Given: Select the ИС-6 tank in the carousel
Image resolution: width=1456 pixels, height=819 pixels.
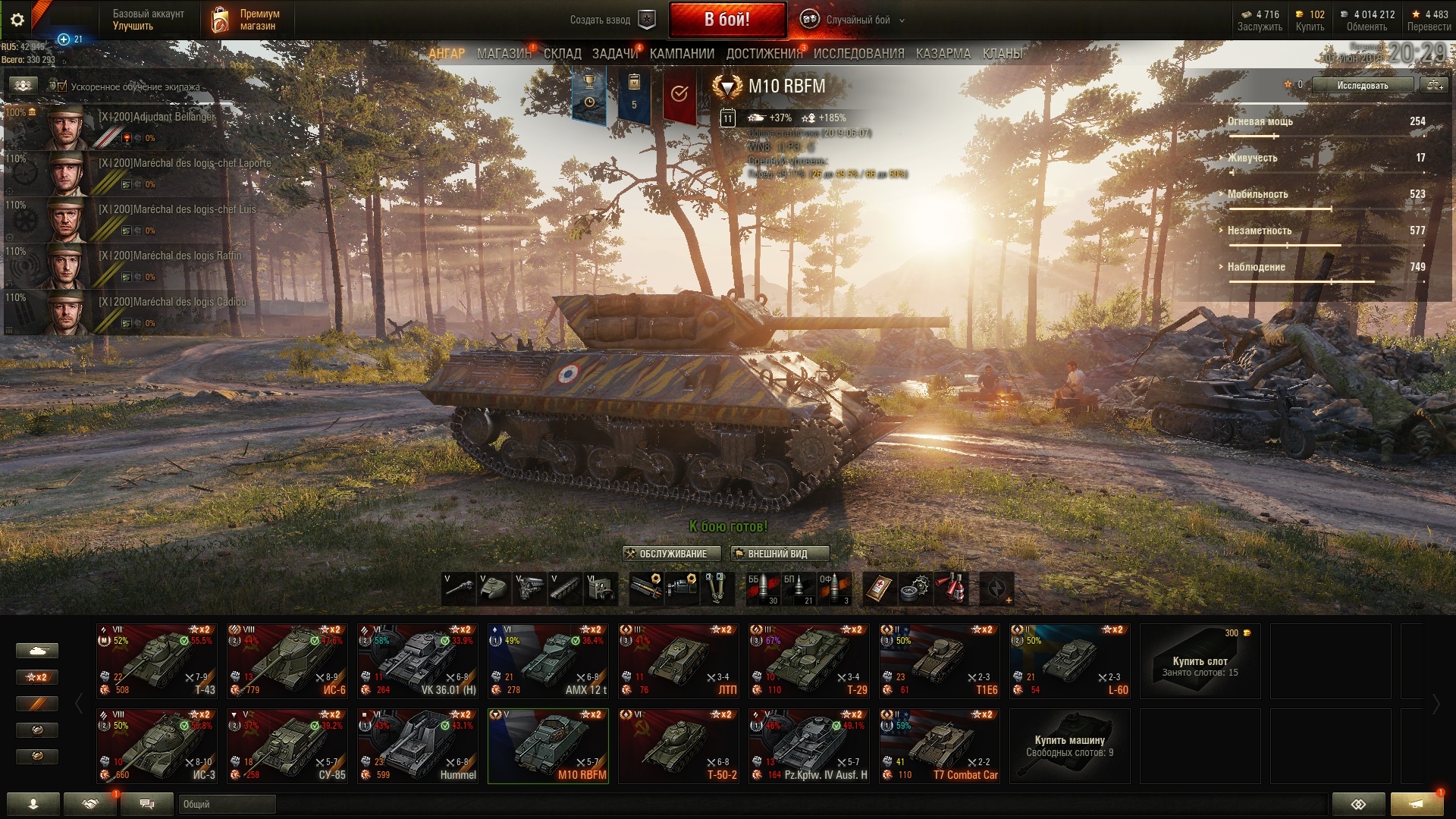Looking at the screenshot, I should (x=287, y=661).
